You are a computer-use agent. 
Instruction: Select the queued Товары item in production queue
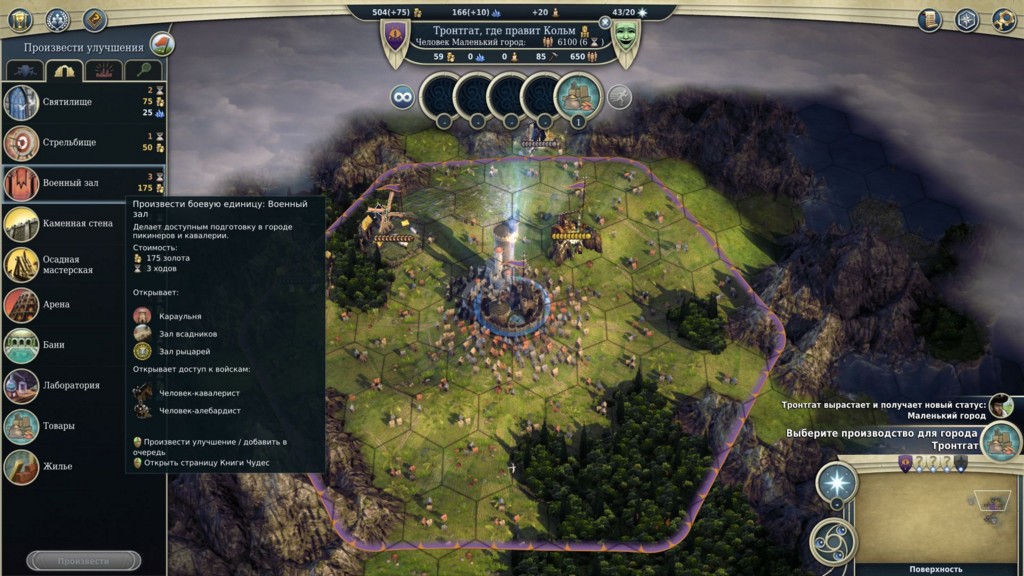pos(578,97)
